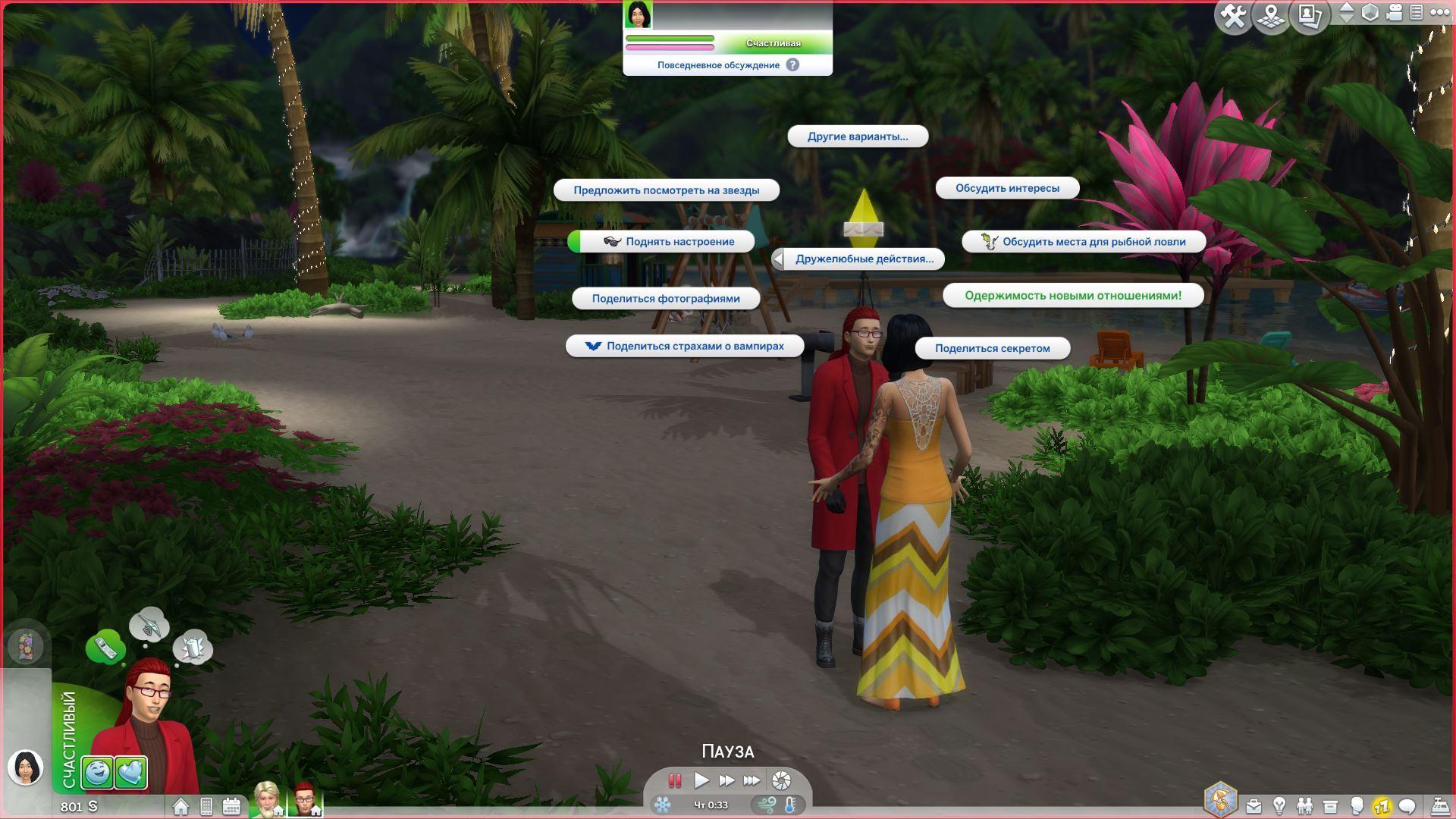The width and height of the screenshot is (1456, 819).
Task: Select "Предложить посмотреть на звезды" interaction
Action: click(666, 190)
